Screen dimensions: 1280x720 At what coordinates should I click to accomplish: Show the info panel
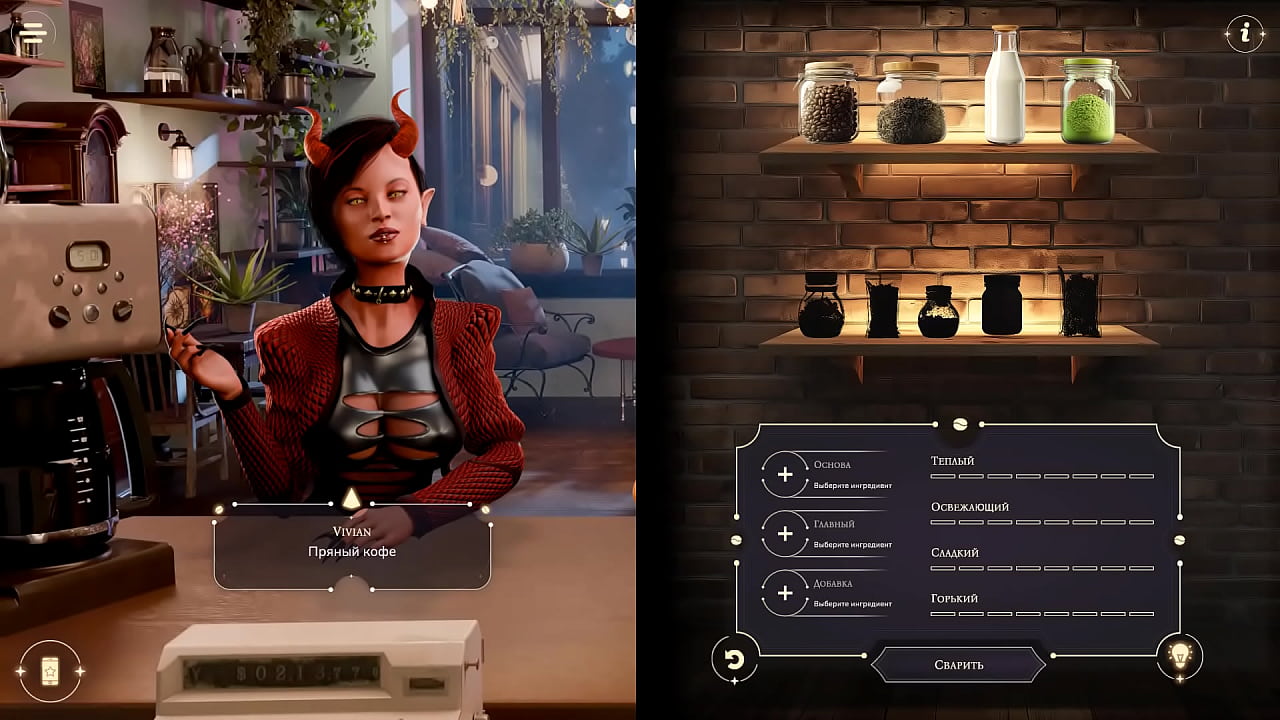point(1245,33)
